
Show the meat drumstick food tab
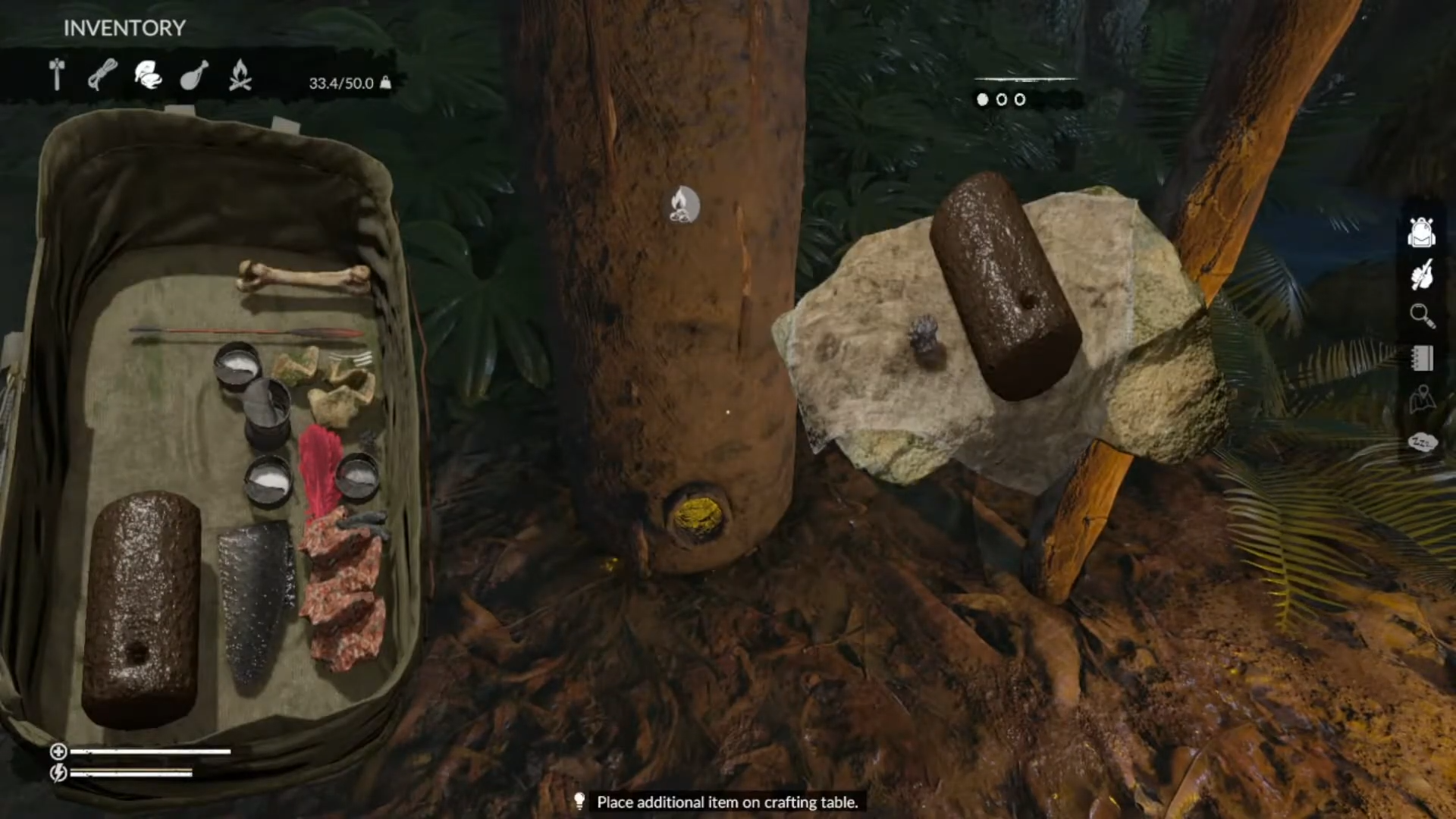(x=193, y=75)
